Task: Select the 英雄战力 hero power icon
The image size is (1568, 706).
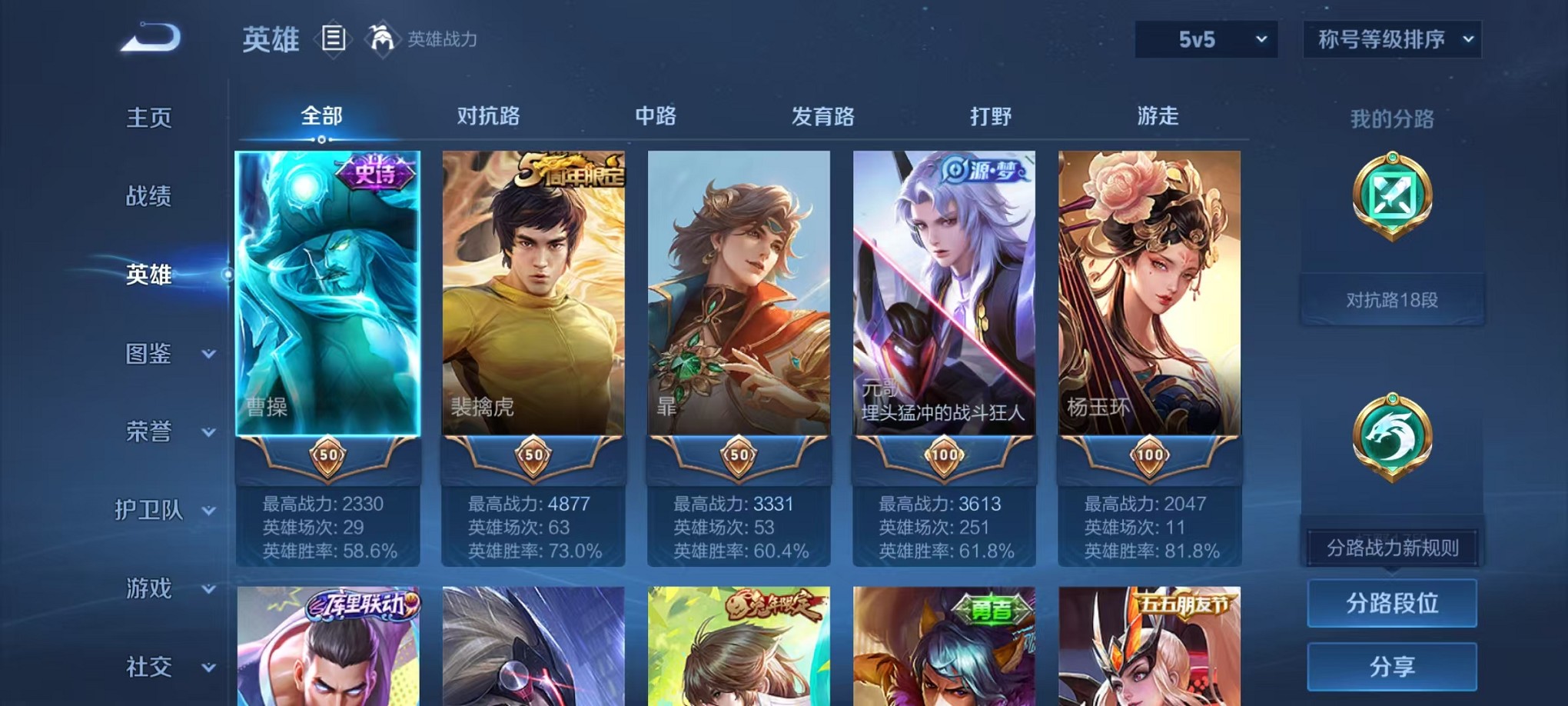Action: coord(382,37)
